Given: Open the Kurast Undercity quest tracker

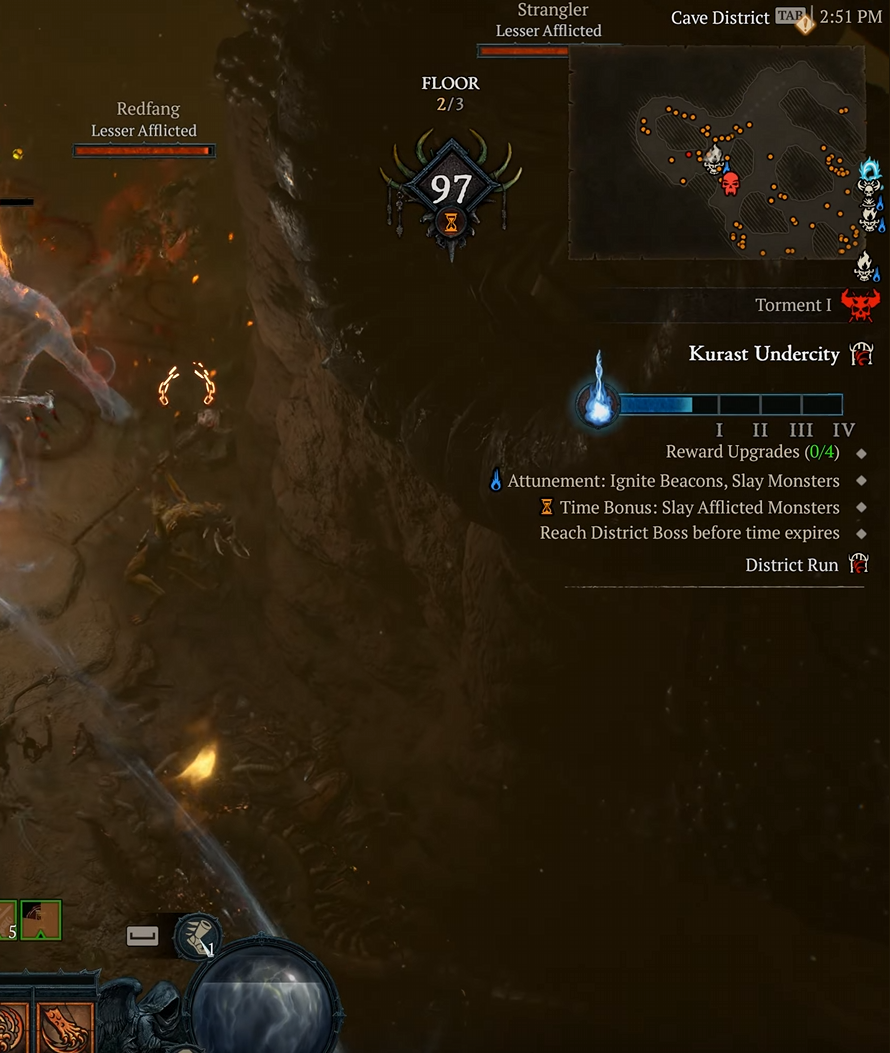Looking at the screenshot, I should pyautogui.click(x=764, y=353).
